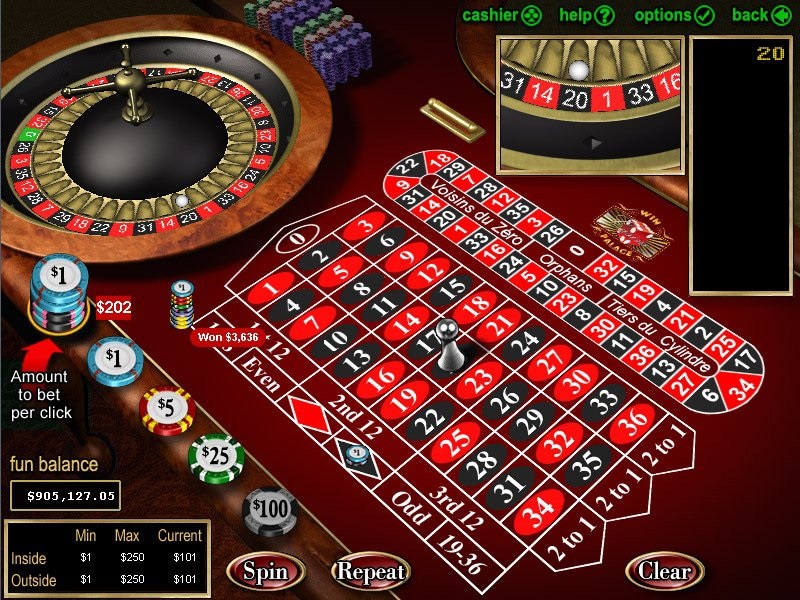Image resolution: width=800 pixels, height=600 pixels.
Task: Bet on the red diamond space
Action: tap(308, 412)
